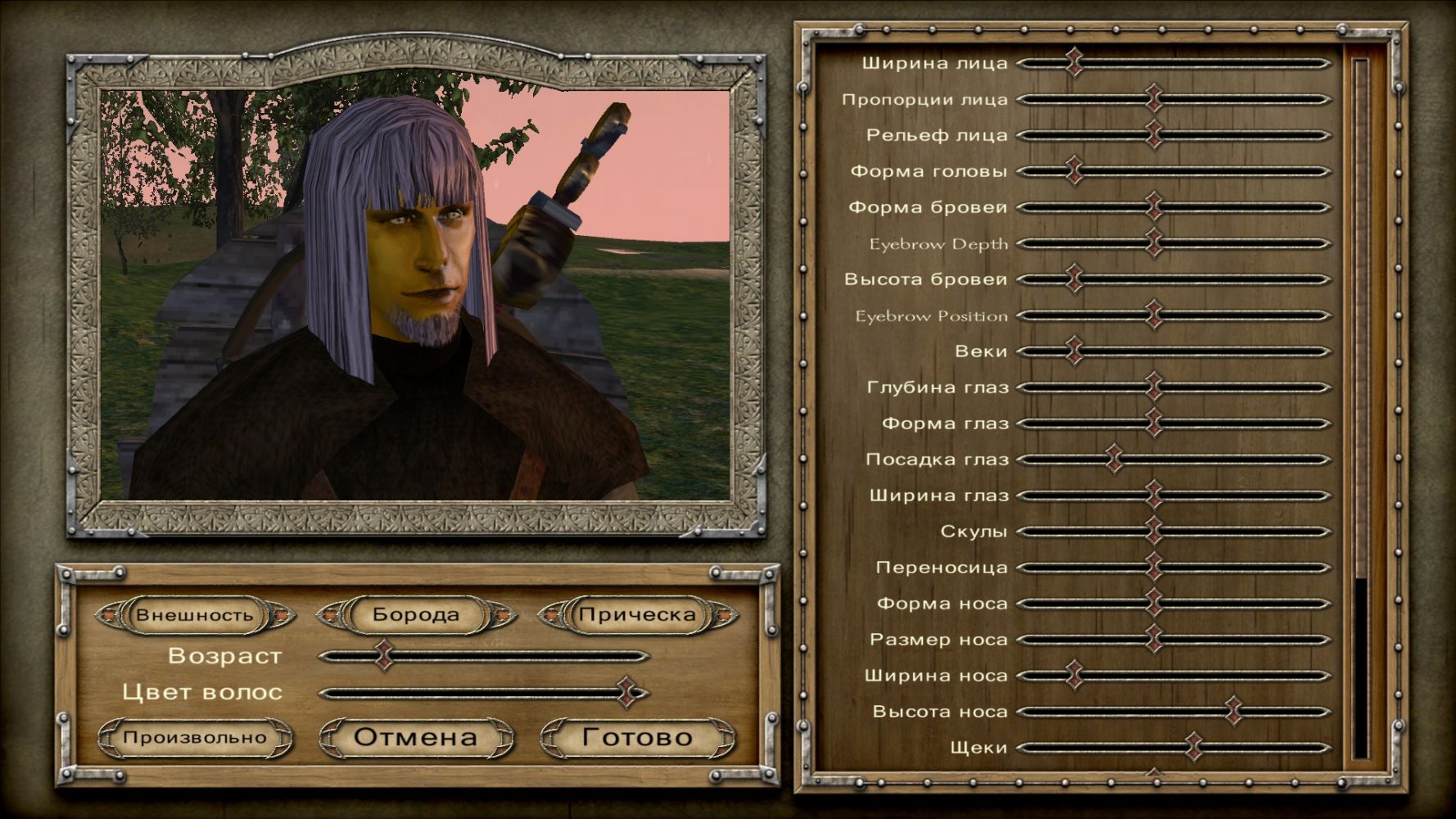Cancel with the Отмена button
This screenshot has height=819, width=1456.
click(x=416, y=737)
